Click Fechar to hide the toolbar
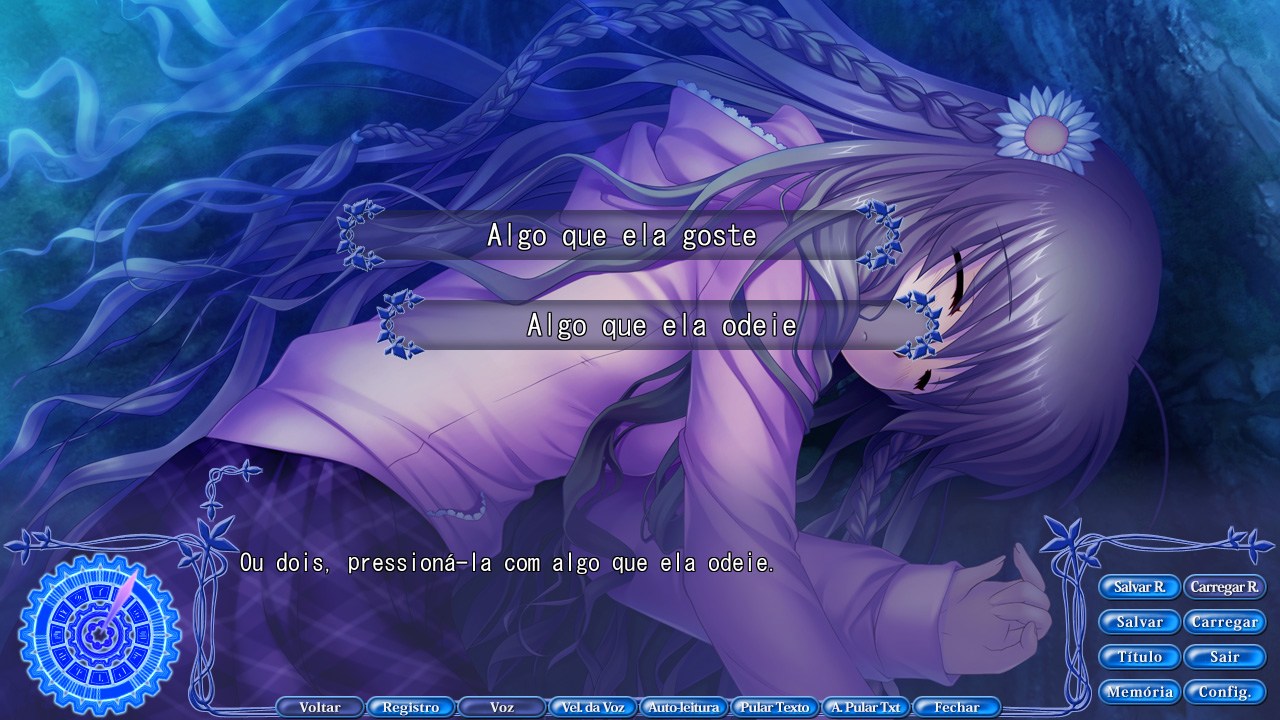The height and width of the screenshot is (720, 1280). [x=956, y=706]
